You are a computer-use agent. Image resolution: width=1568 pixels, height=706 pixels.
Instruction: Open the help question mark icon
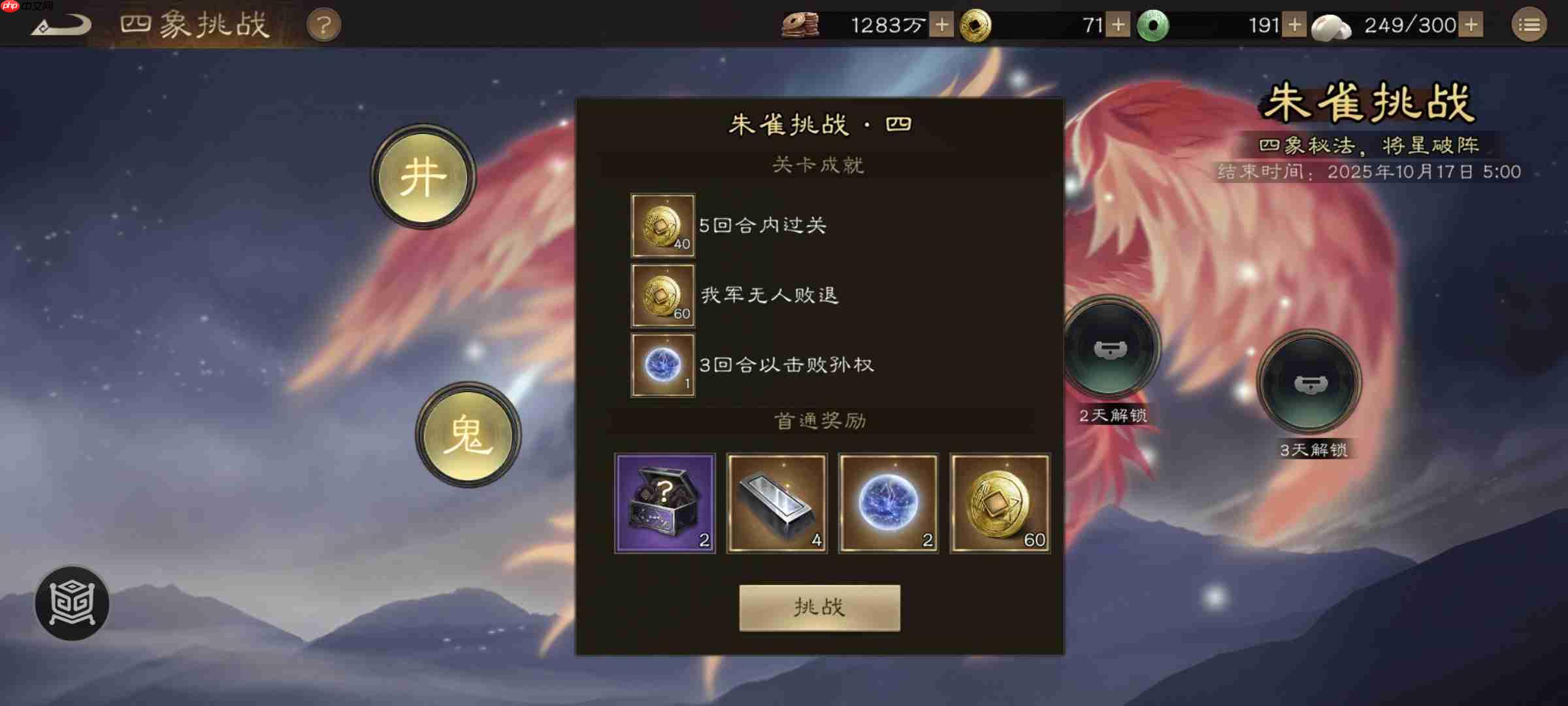(x=325, y=24)
